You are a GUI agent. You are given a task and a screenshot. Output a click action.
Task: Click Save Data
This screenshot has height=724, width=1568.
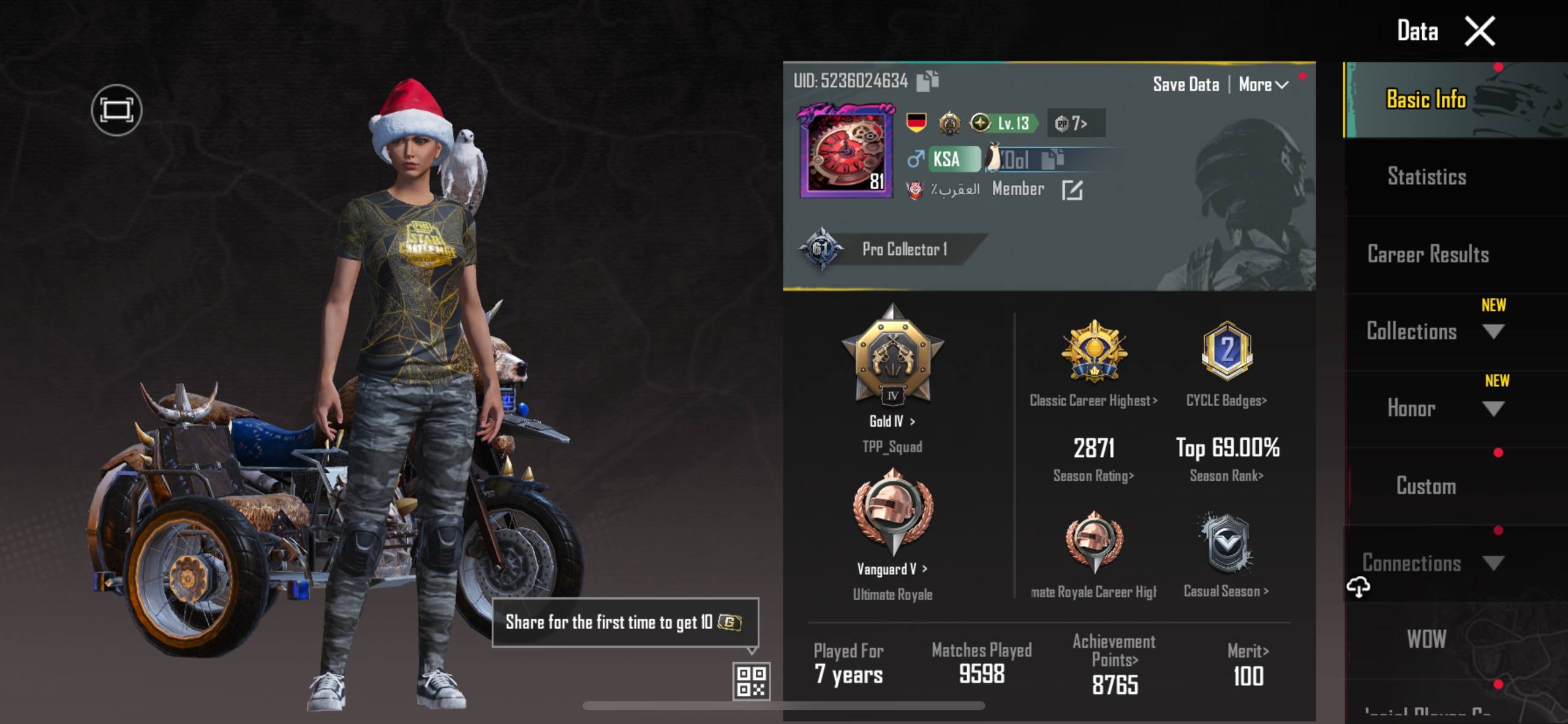1186,85
